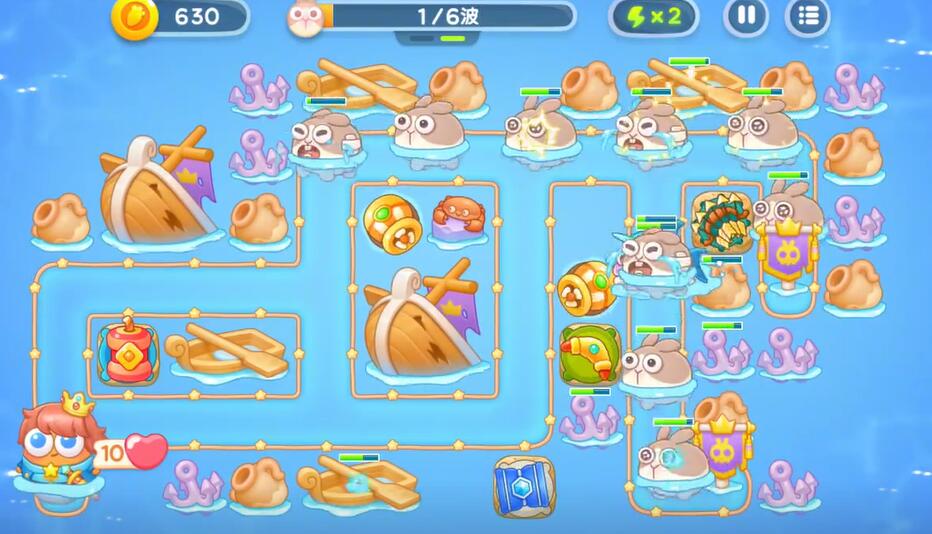Image resolution: width=932 pixels, height=534 pixels.
Task: Pause the game
Action: click(746, 16)
